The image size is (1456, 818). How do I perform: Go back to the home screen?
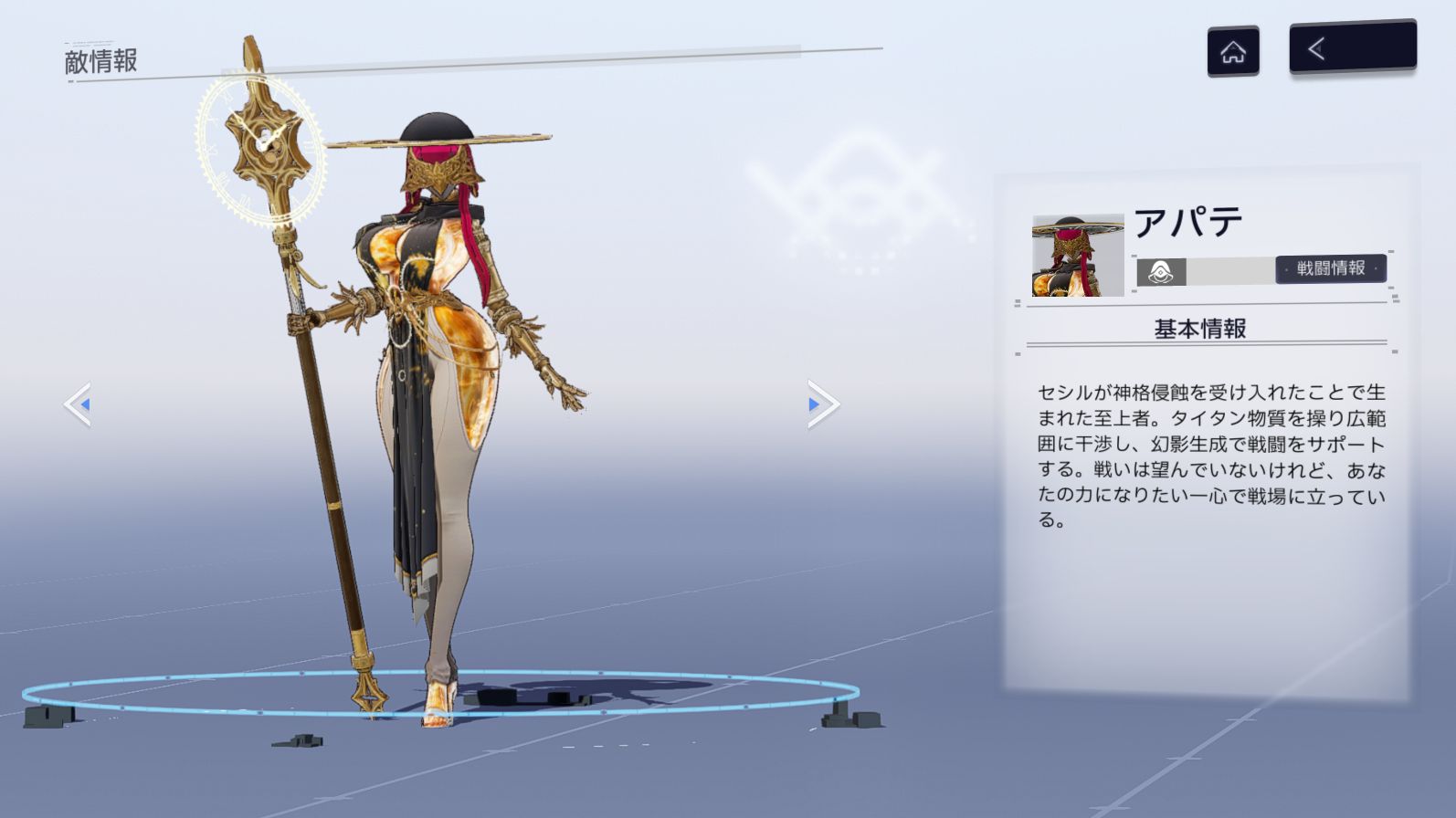coord(1232,51)
